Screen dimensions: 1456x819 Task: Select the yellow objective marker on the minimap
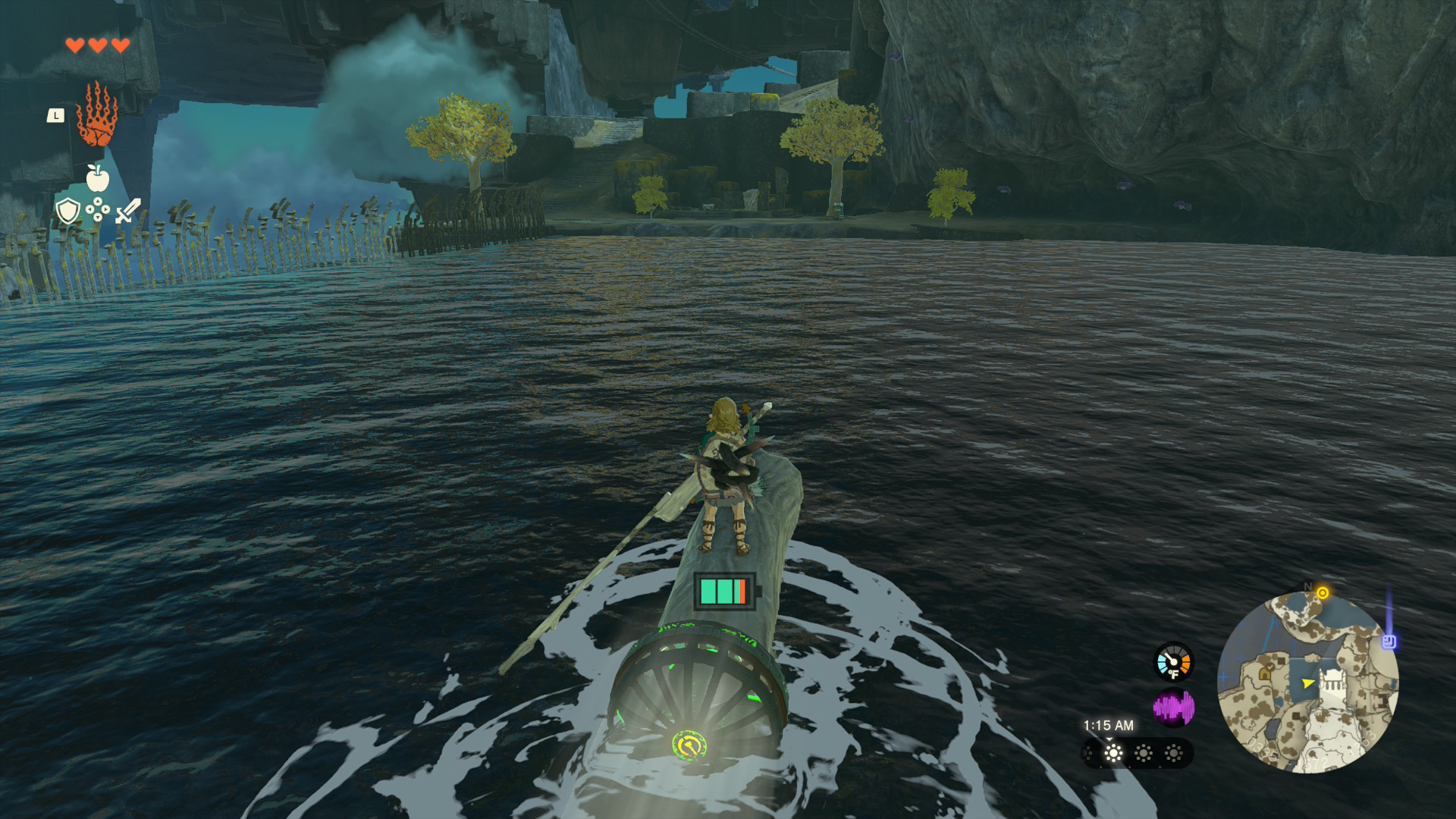1323,592
